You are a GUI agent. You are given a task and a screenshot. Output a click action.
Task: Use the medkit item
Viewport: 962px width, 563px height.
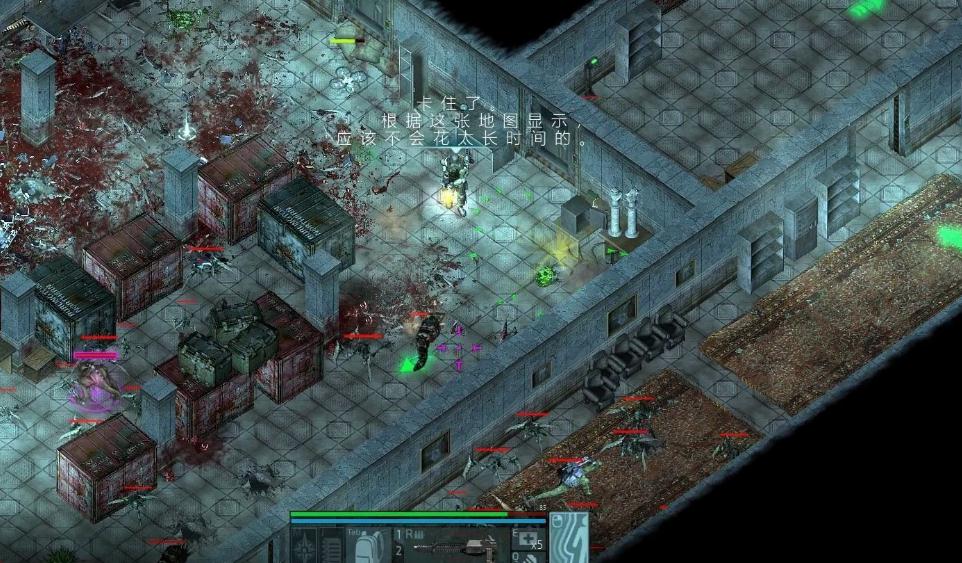[x=528, y=541]
